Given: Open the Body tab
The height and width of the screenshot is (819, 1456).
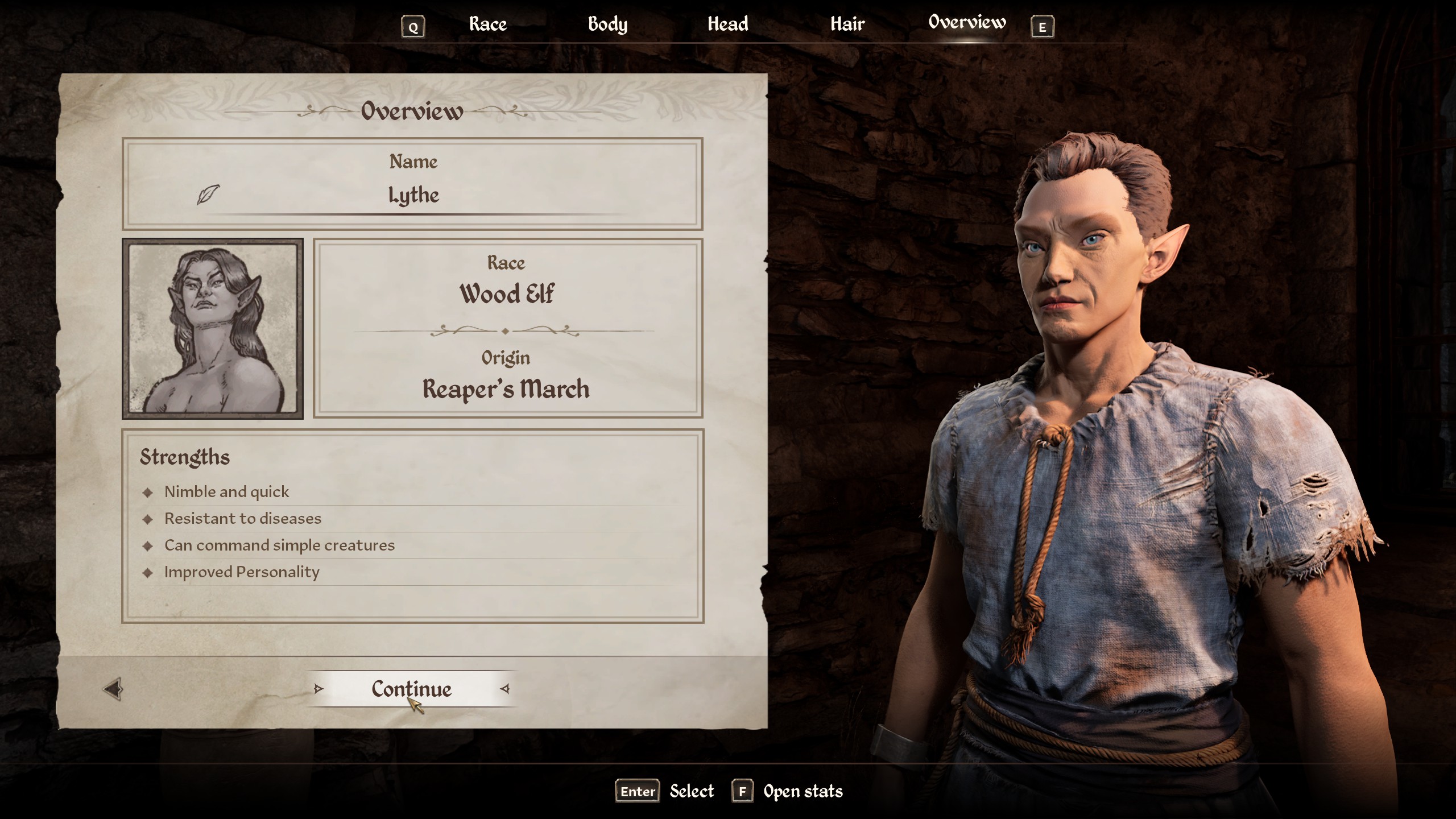Looking at the screenshot, I should click(607, 24).
